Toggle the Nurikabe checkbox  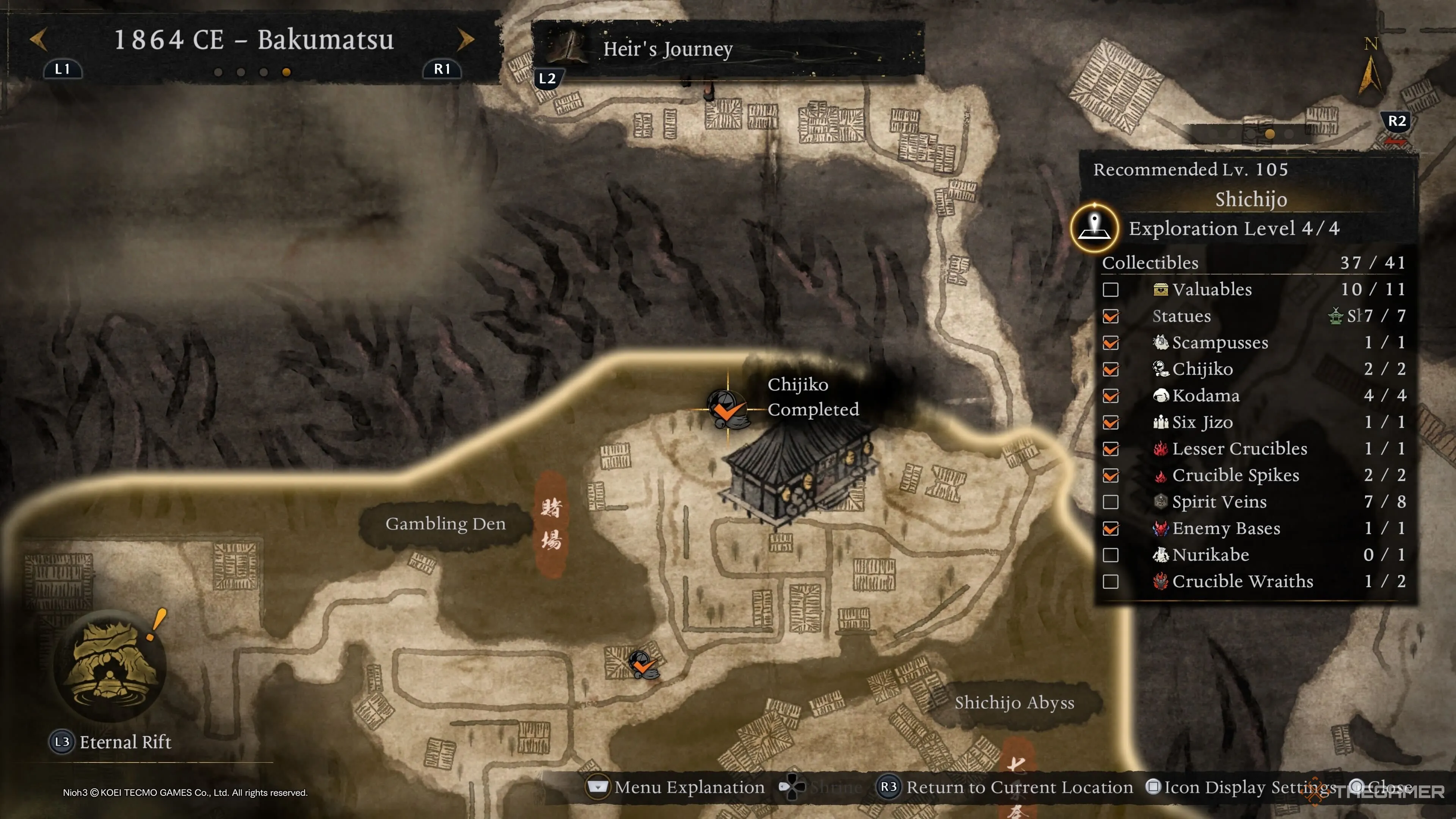1110,555
